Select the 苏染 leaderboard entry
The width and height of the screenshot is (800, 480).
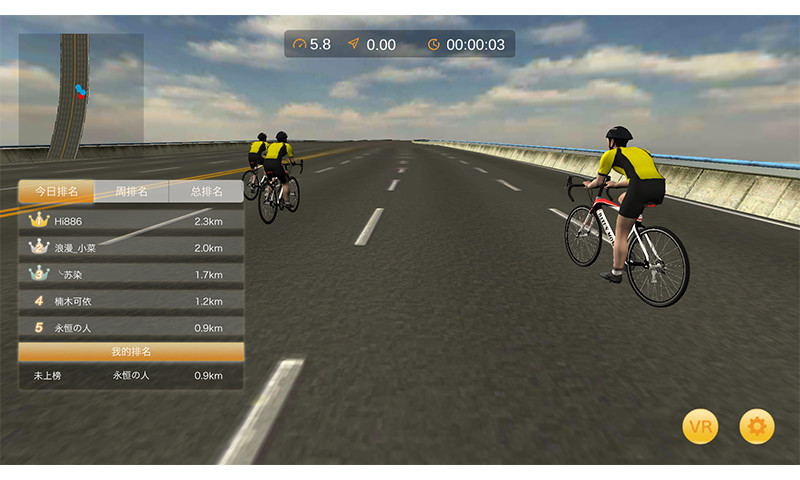pos(131,274)
